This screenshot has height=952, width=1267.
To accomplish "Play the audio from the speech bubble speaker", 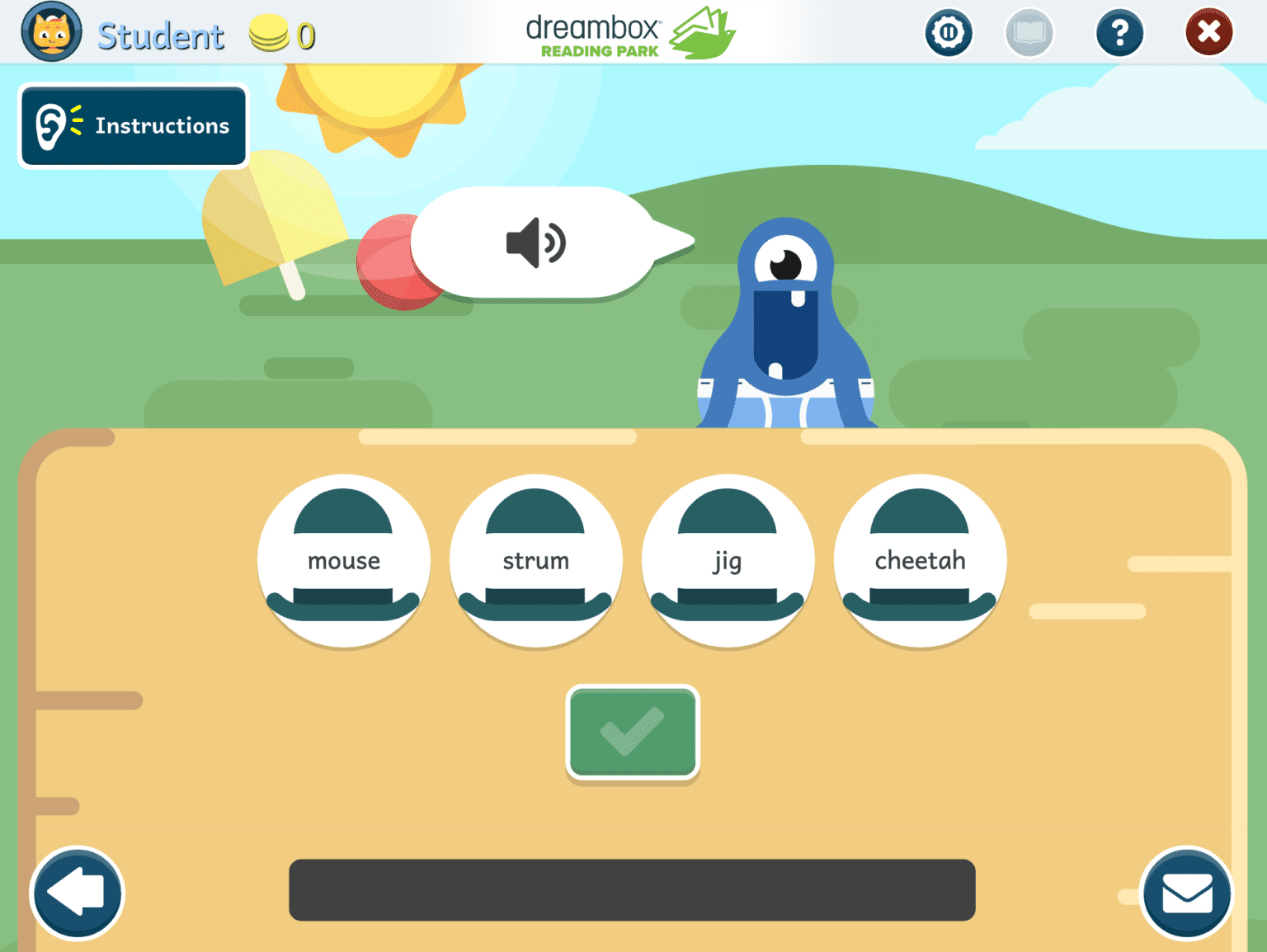I will 535,243.
